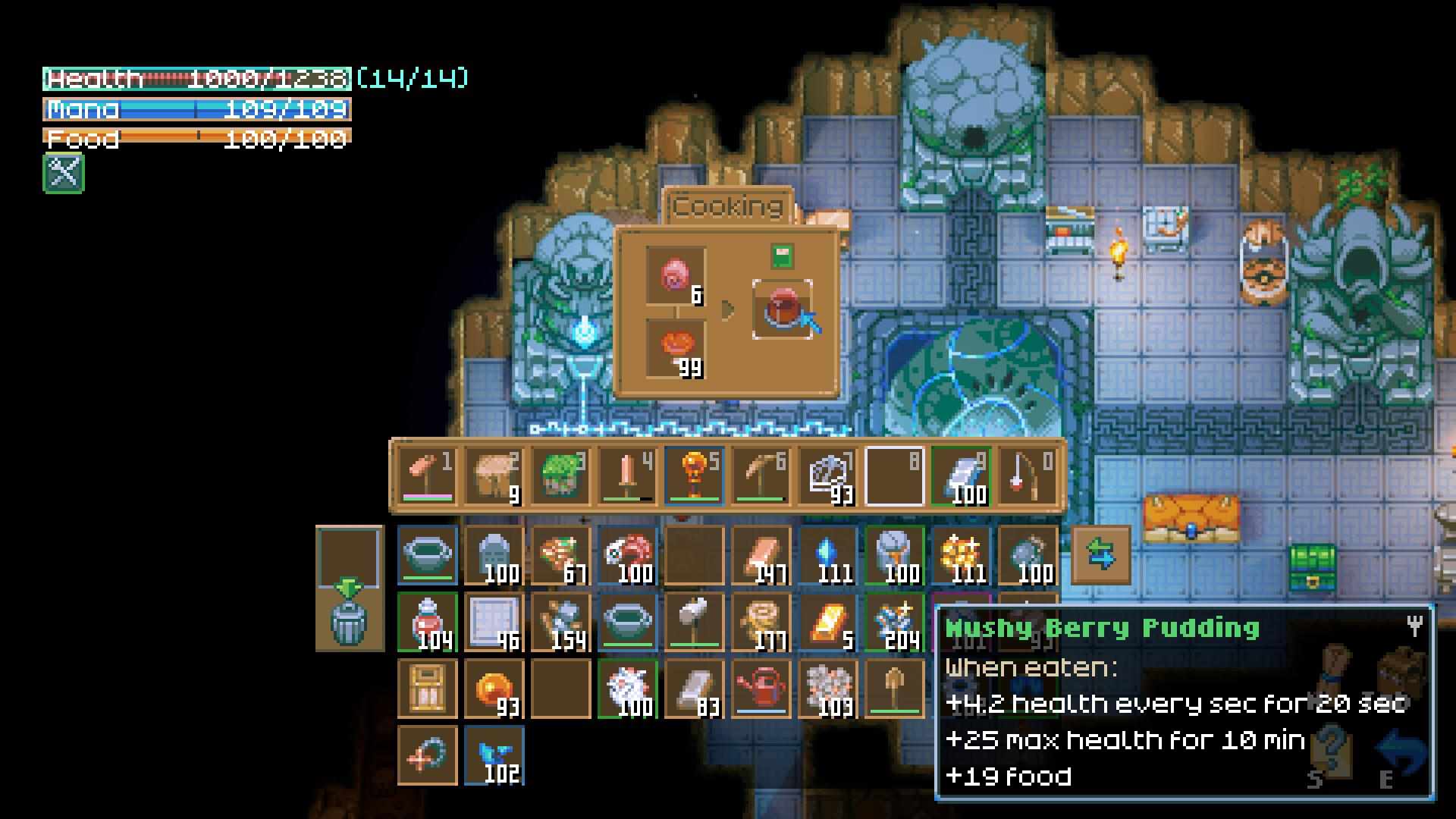Select the orange orb stack of 93
Image resolution: width=1456 pixels, height=819 pixels.
494,689
